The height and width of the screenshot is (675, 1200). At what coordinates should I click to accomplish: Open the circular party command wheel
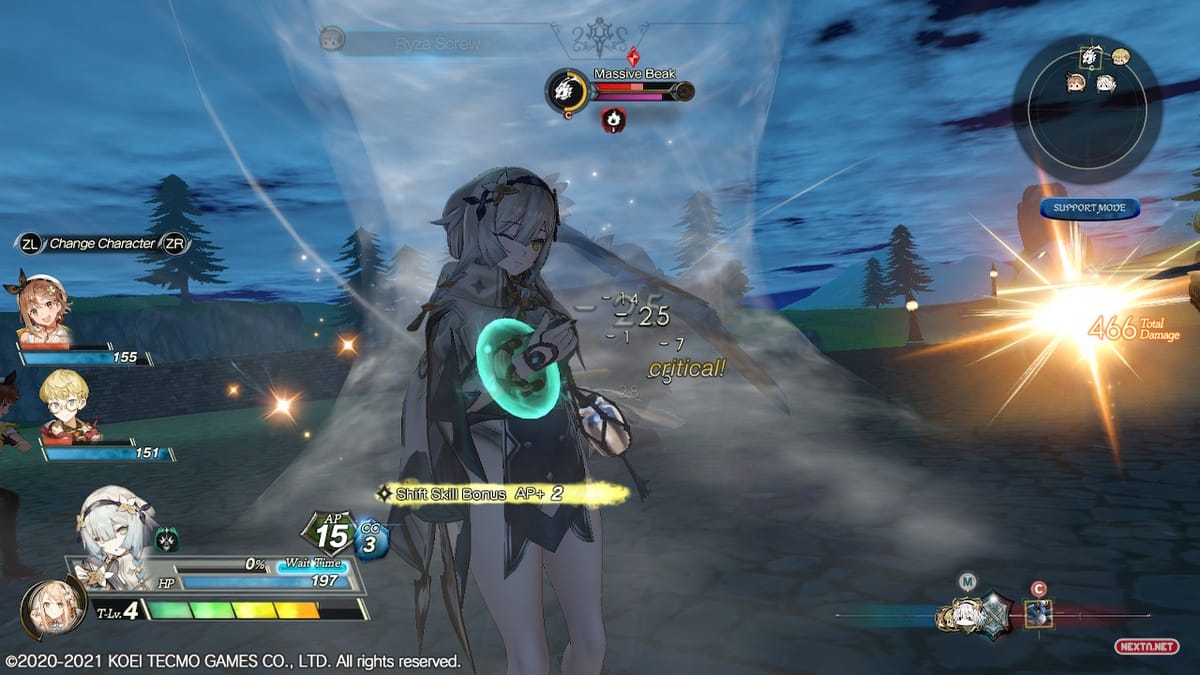(x=1086, y=108)
